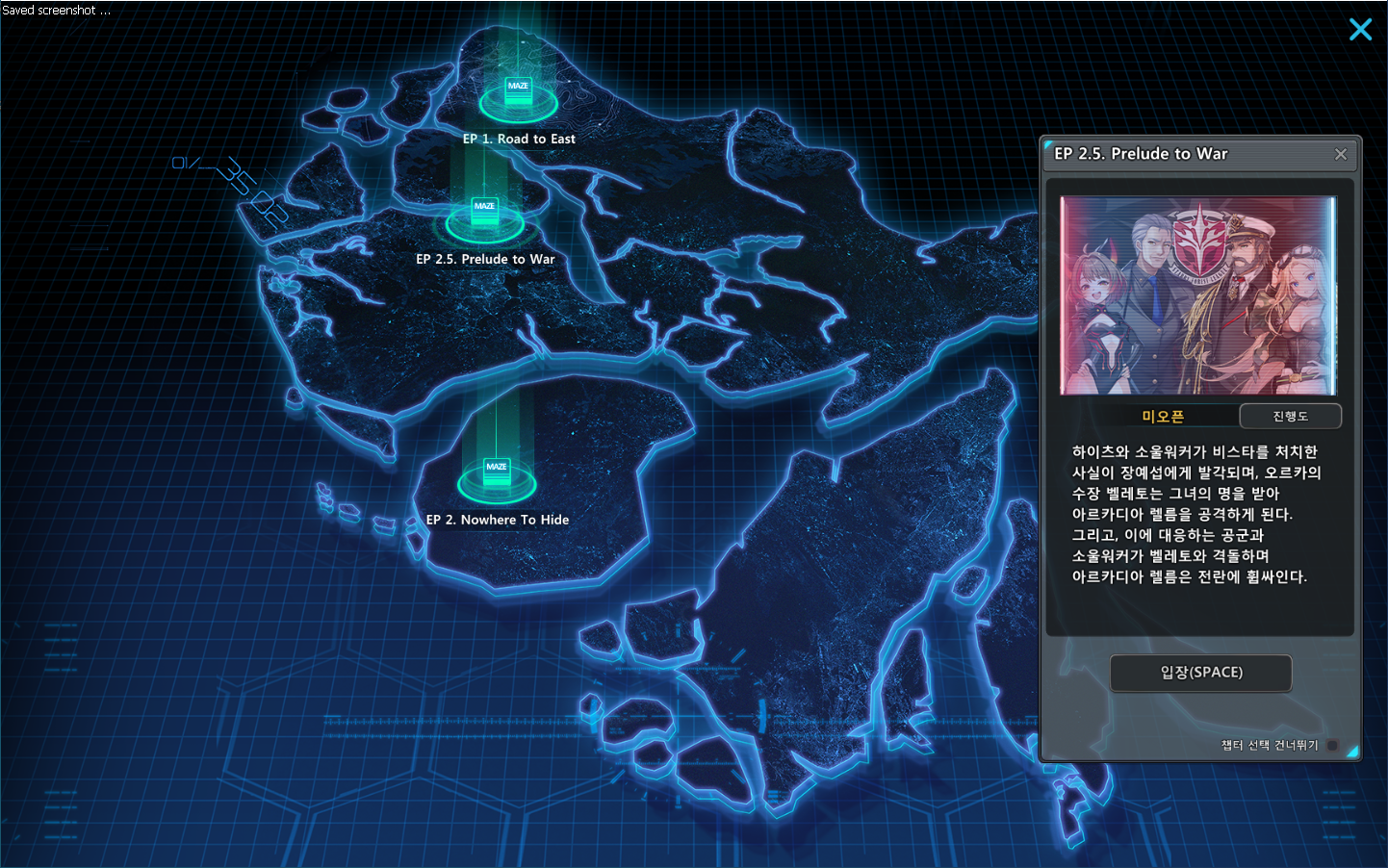1388x868 pixels.
Task: Switch to the 미오픈 tab
Action: pos(1163,416)
